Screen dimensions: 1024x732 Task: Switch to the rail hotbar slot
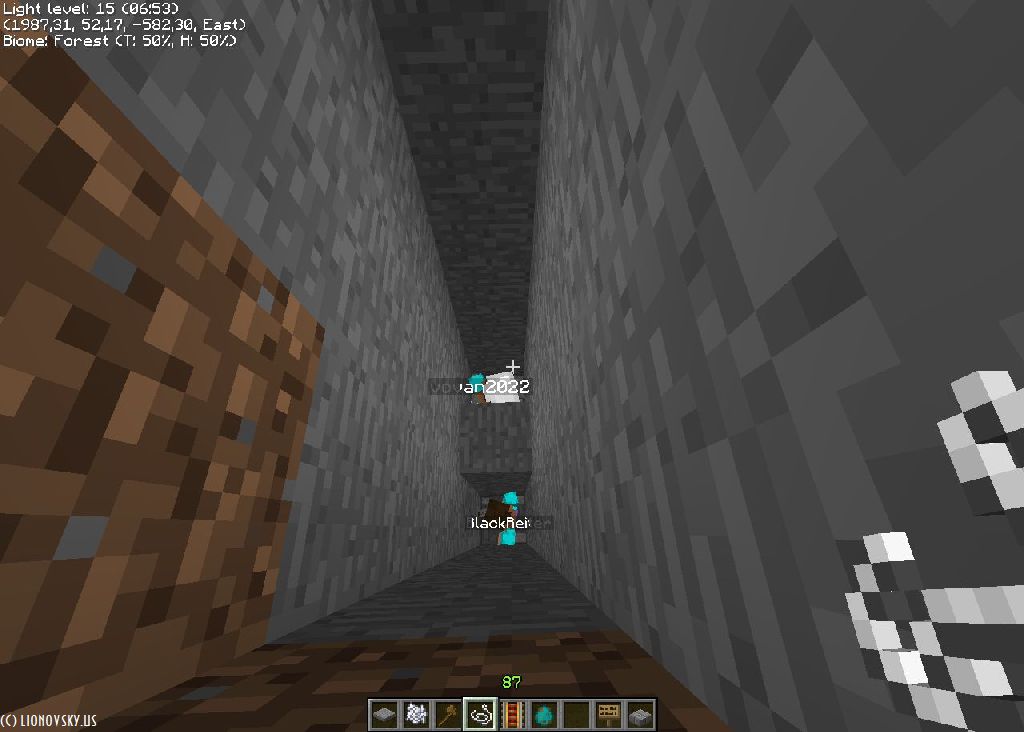512,715
